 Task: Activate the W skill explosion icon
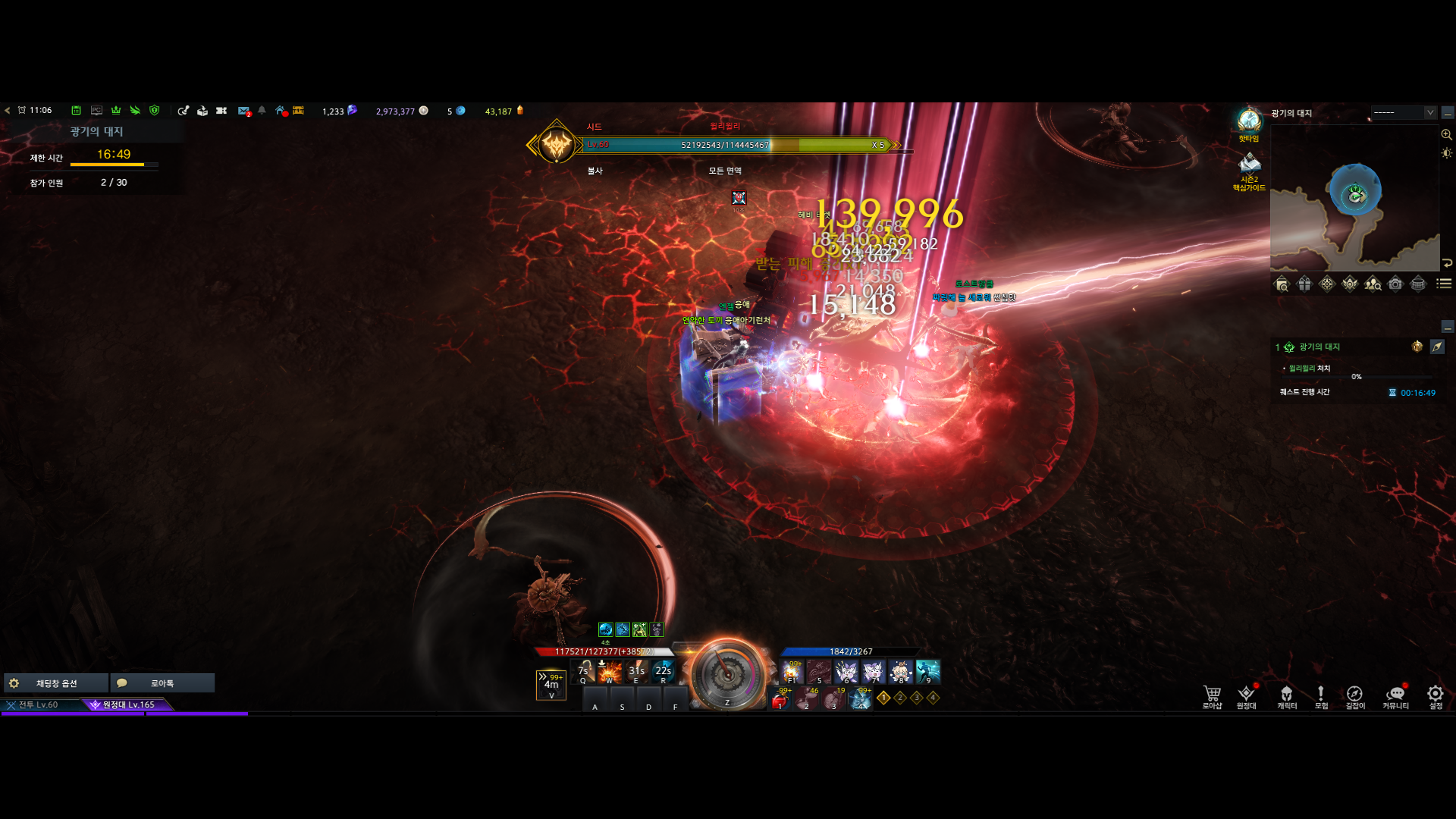coord(610,671)
